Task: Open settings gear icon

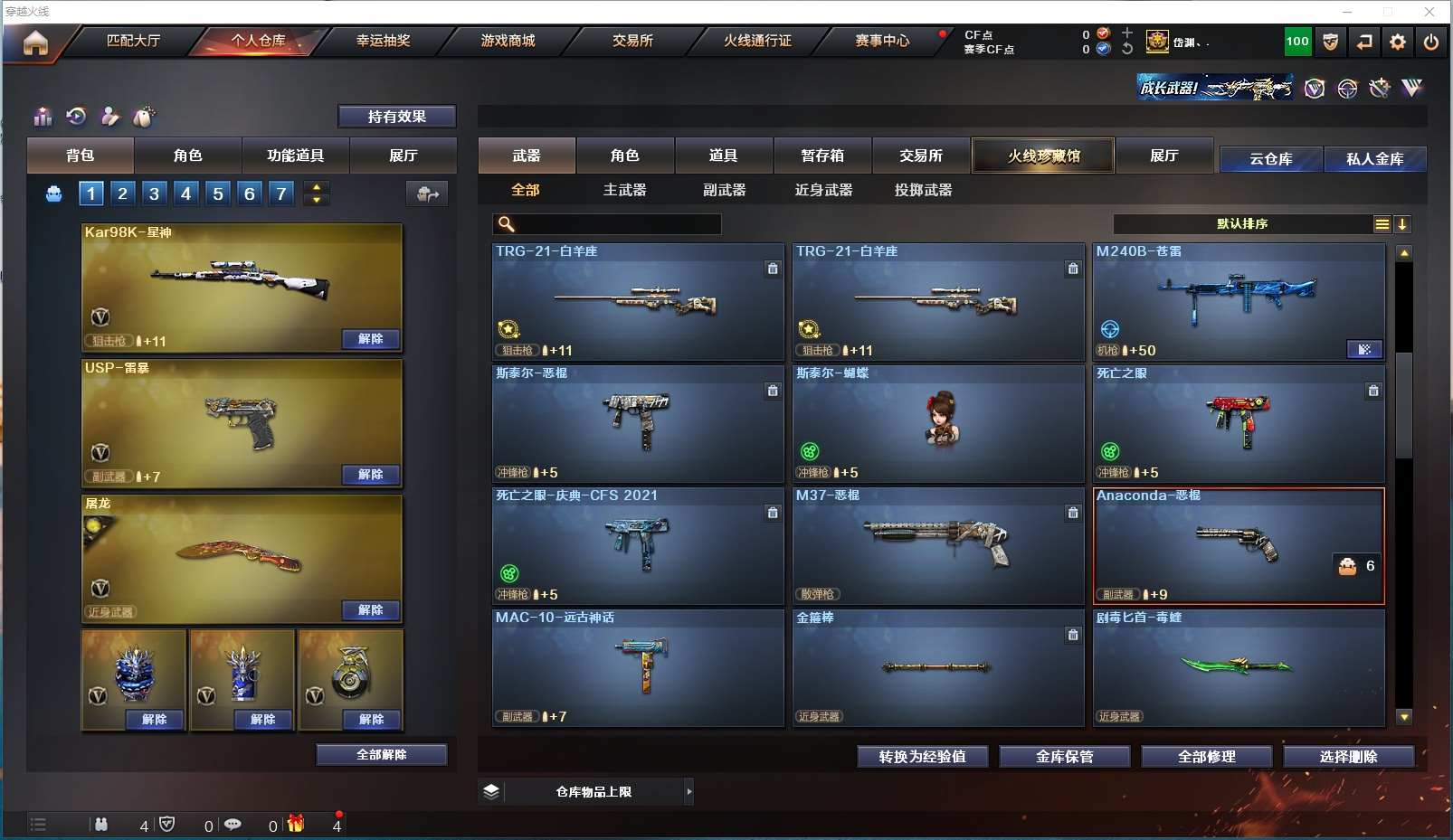Action: 1398,42
